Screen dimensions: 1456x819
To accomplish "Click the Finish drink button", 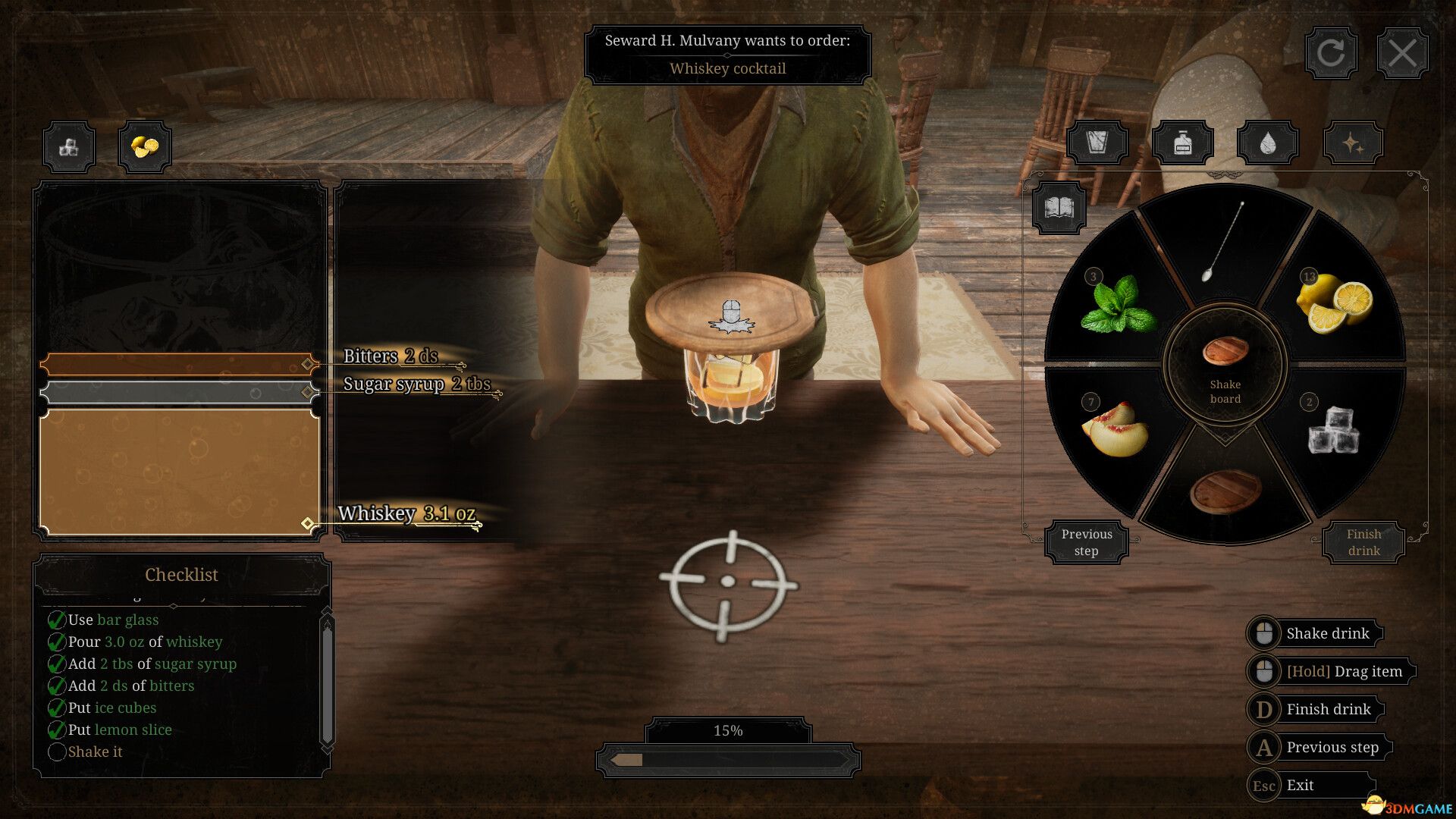I will [x=1363, y=541].
